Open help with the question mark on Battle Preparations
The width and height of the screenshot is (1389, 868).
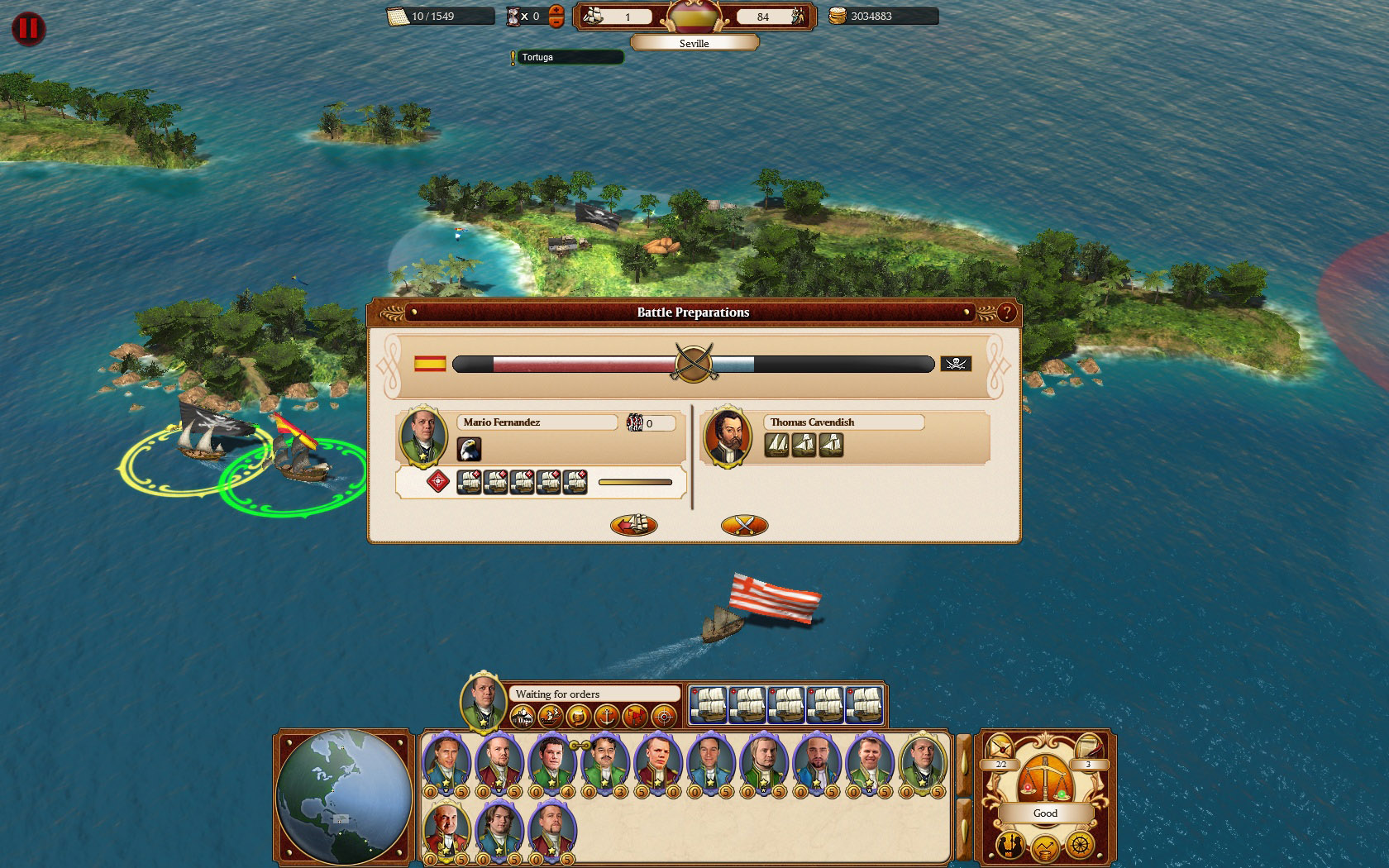(1006, 312)
